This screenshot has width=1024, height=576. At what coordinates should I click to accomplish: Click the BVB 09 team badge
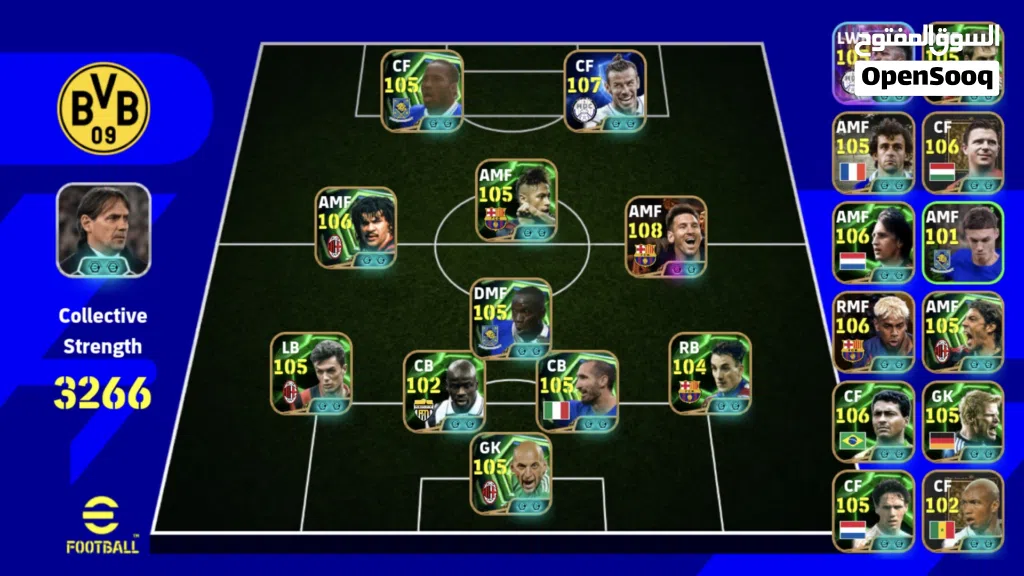pyautogui.click(x=104, y=108)
